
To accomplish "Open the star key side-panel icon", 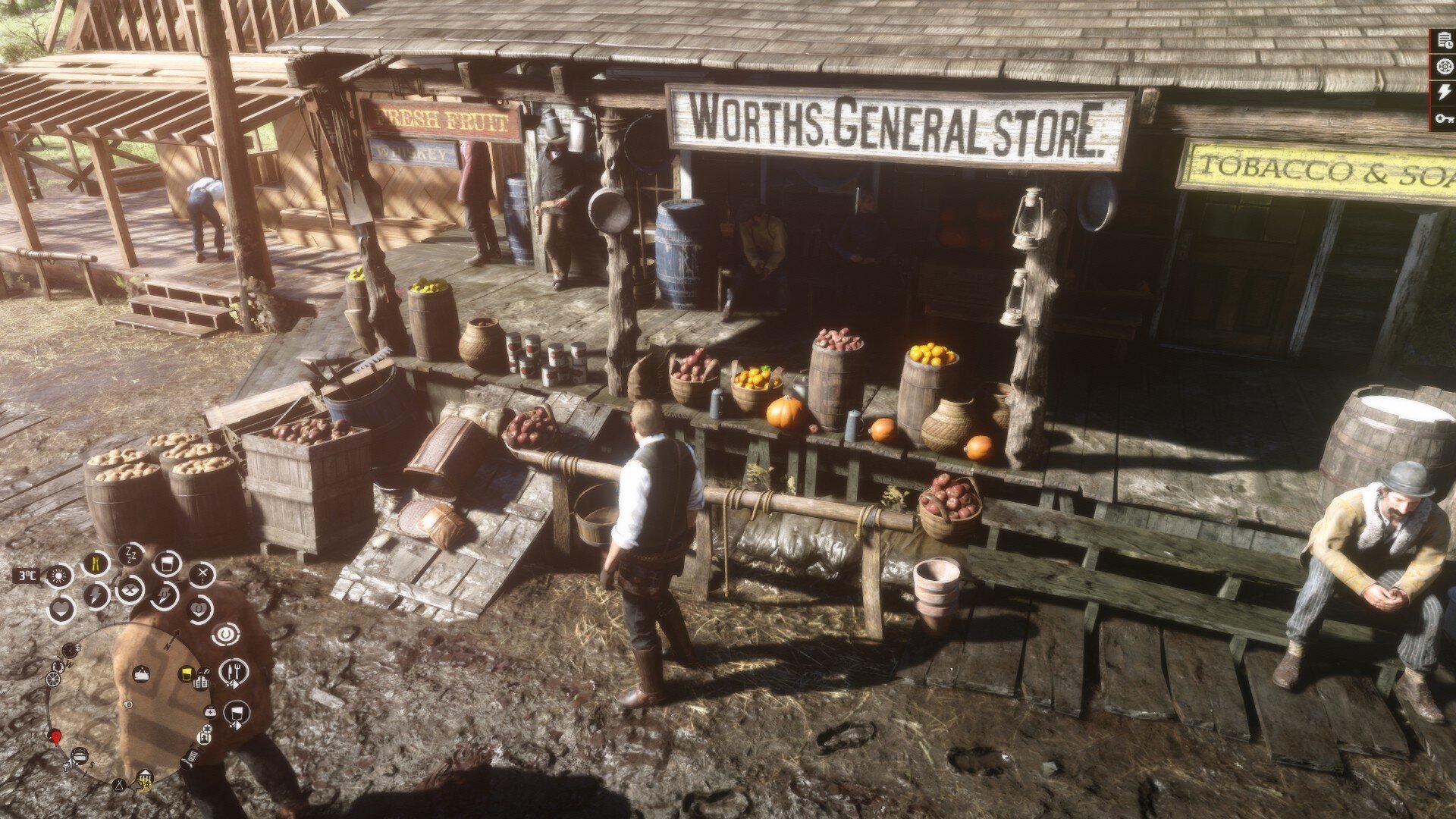I will (x=1444, y=118).
